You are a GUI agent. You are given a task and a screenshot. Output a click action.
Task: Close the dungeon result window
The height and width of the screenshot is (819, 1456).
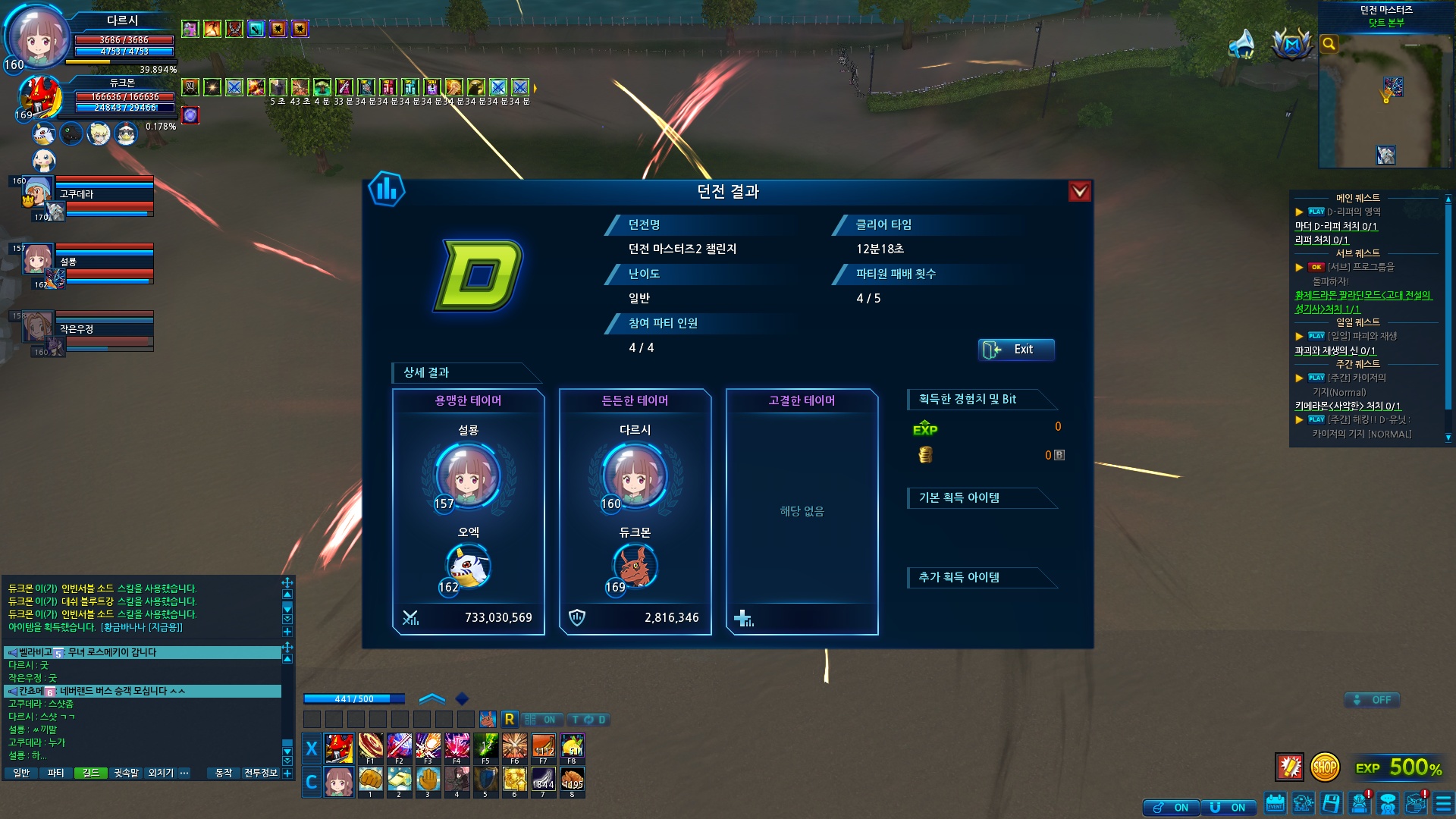pyautogui.click(x=1079, y=191)
